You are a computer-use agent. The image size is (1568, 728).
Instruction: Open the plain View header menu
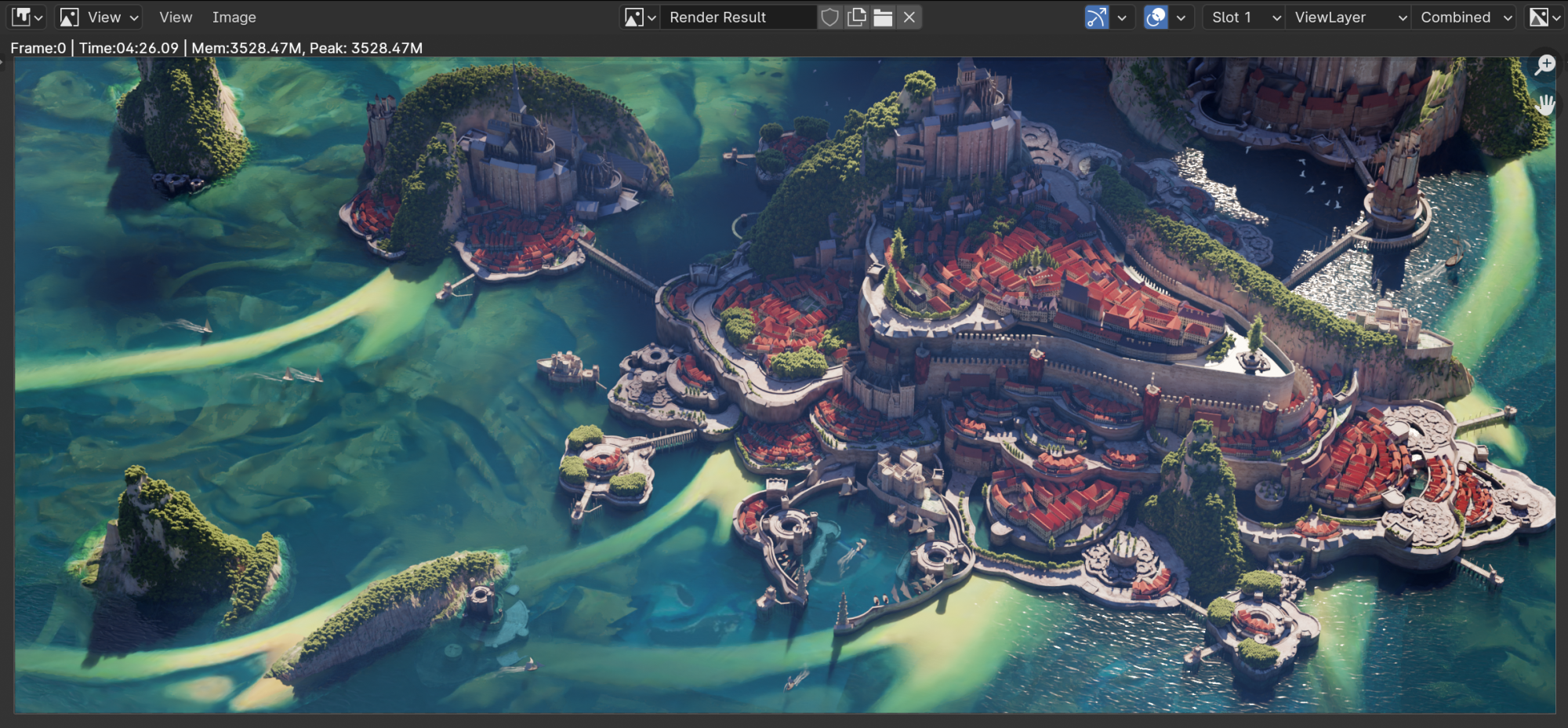[x=176, y=17]
